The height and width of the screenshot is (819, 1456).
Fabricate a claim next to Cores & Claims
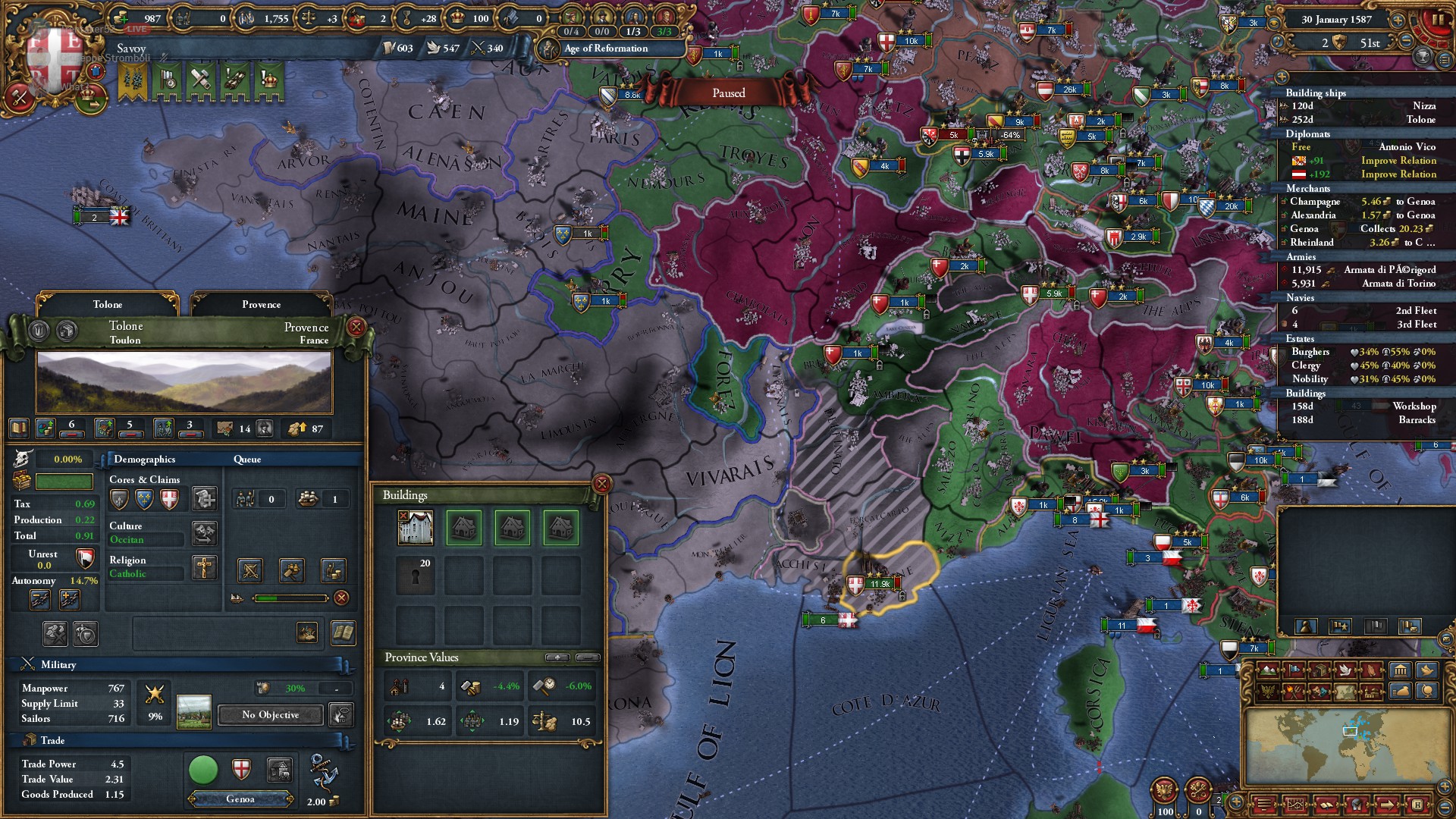(203, 500)
